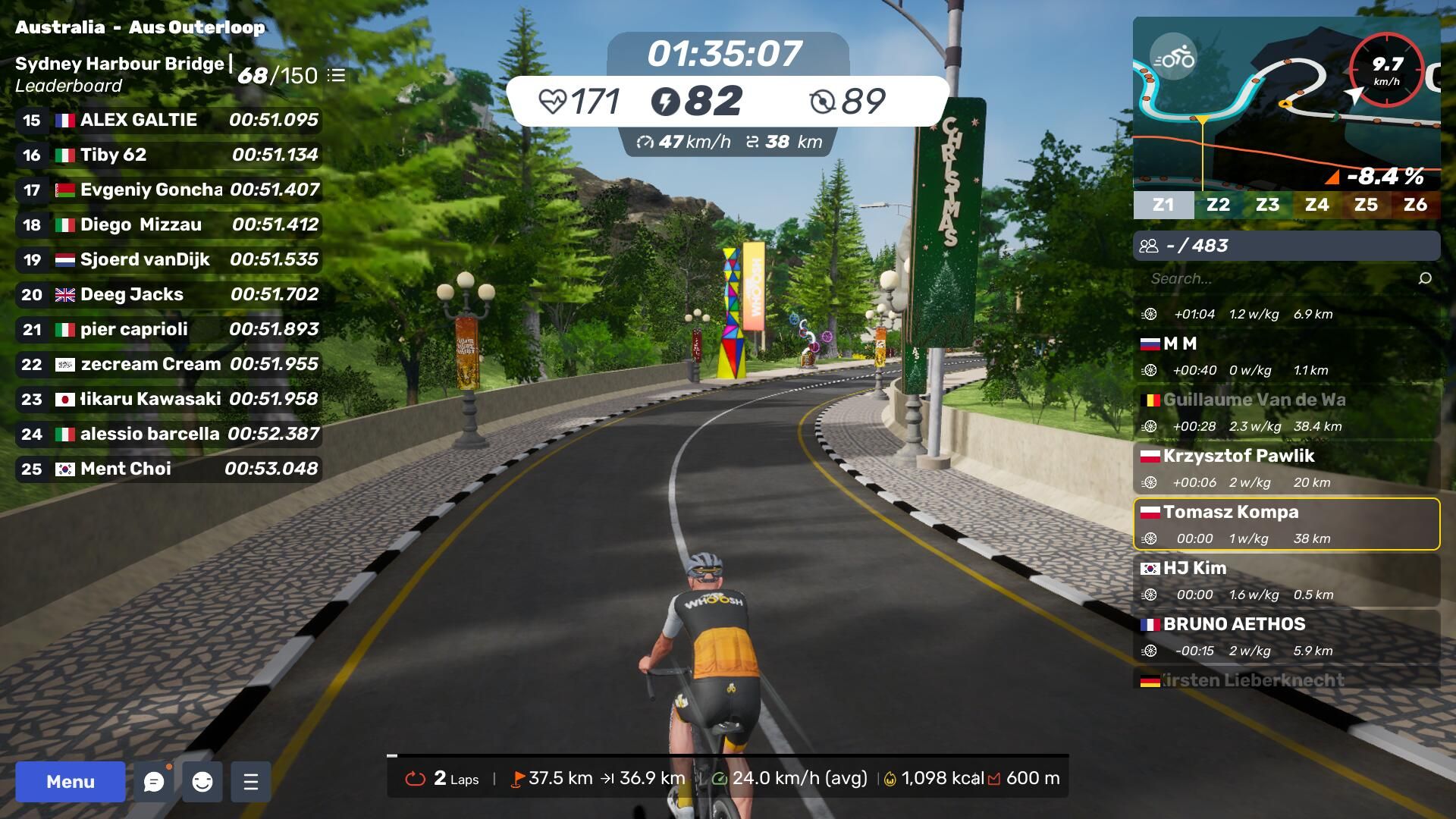The height and width of the screenshot is (819, 1456).
Task: Select Deeg Jacks leaderboard row
Action: (168, 294)
